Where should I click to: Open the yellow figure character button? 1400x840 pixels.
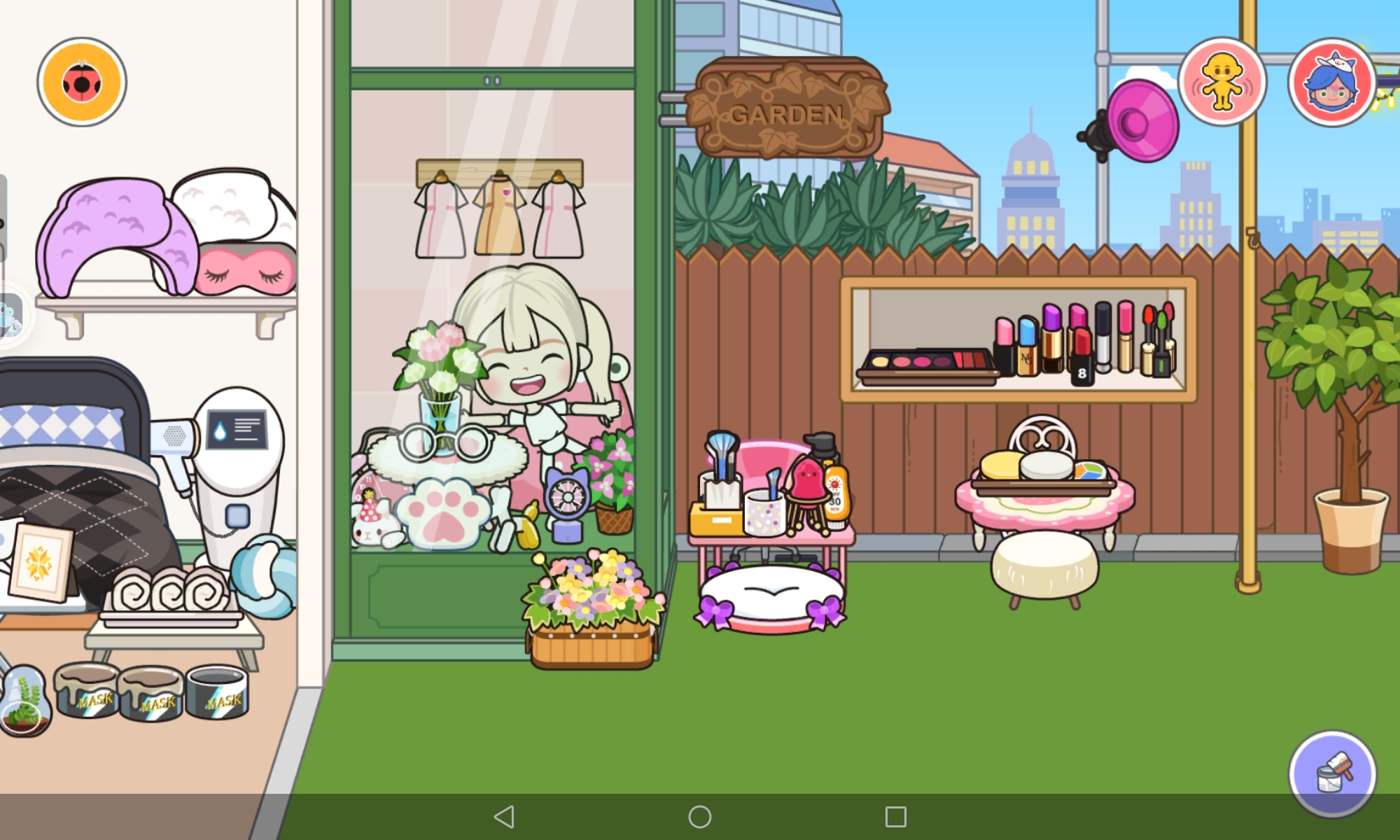(1222, 83)
